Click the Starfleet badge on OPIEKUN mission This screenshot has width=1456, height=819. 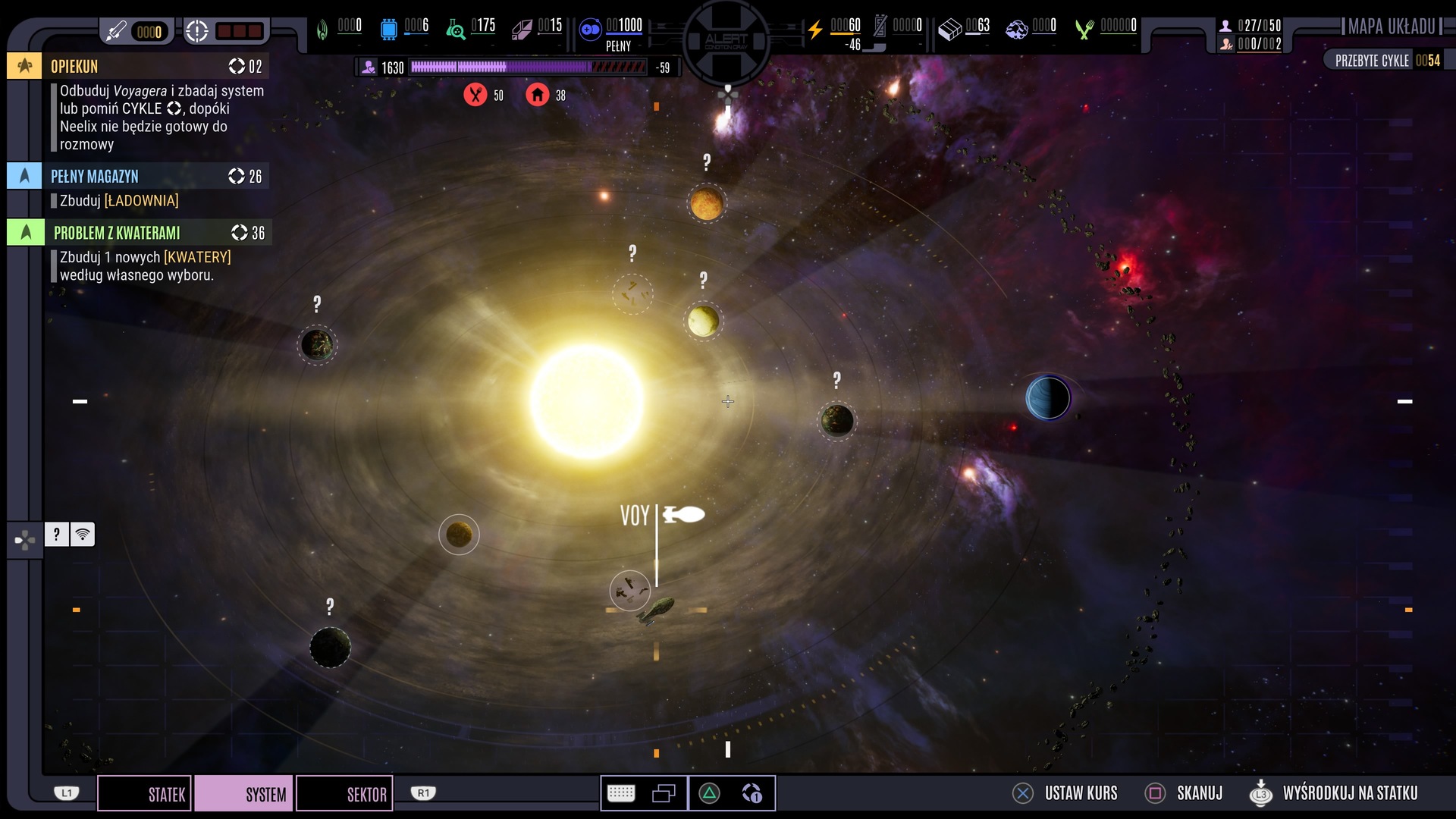(25, 66)
